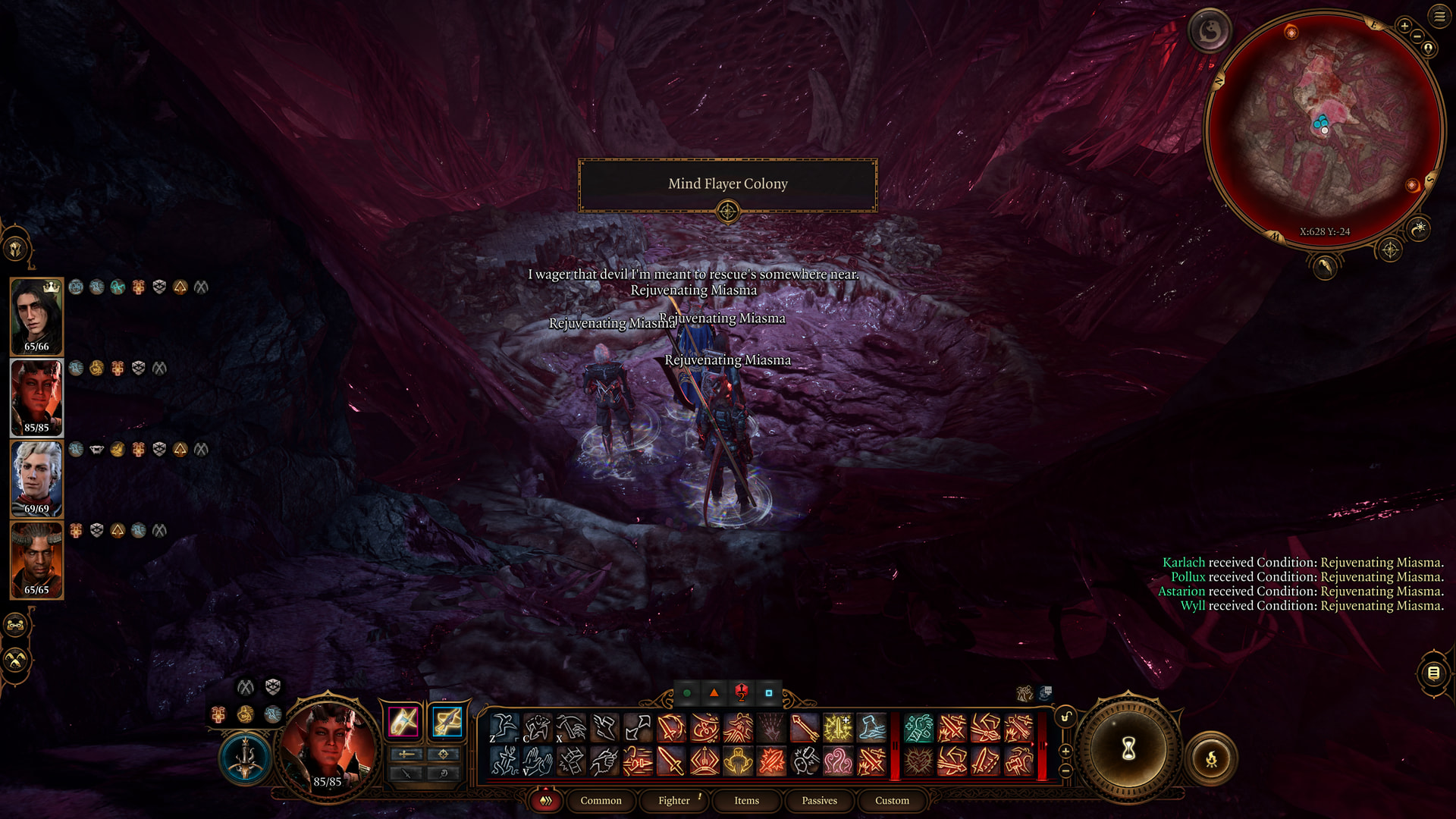Open the campfire rest menu
1456x819 pixels.
[1211, 758]
